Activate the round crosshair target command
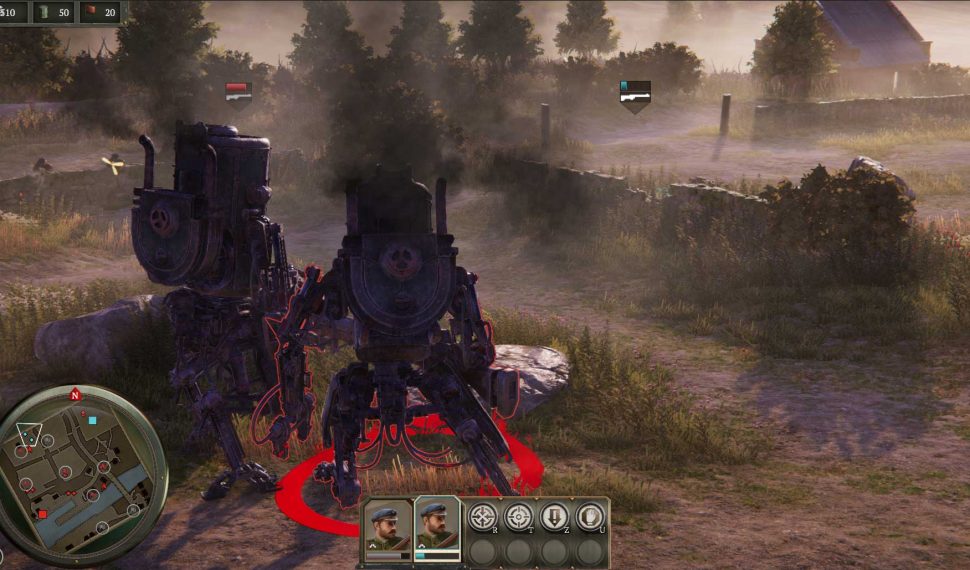Viewport: 970px width, 570px height. click(518, 516)
